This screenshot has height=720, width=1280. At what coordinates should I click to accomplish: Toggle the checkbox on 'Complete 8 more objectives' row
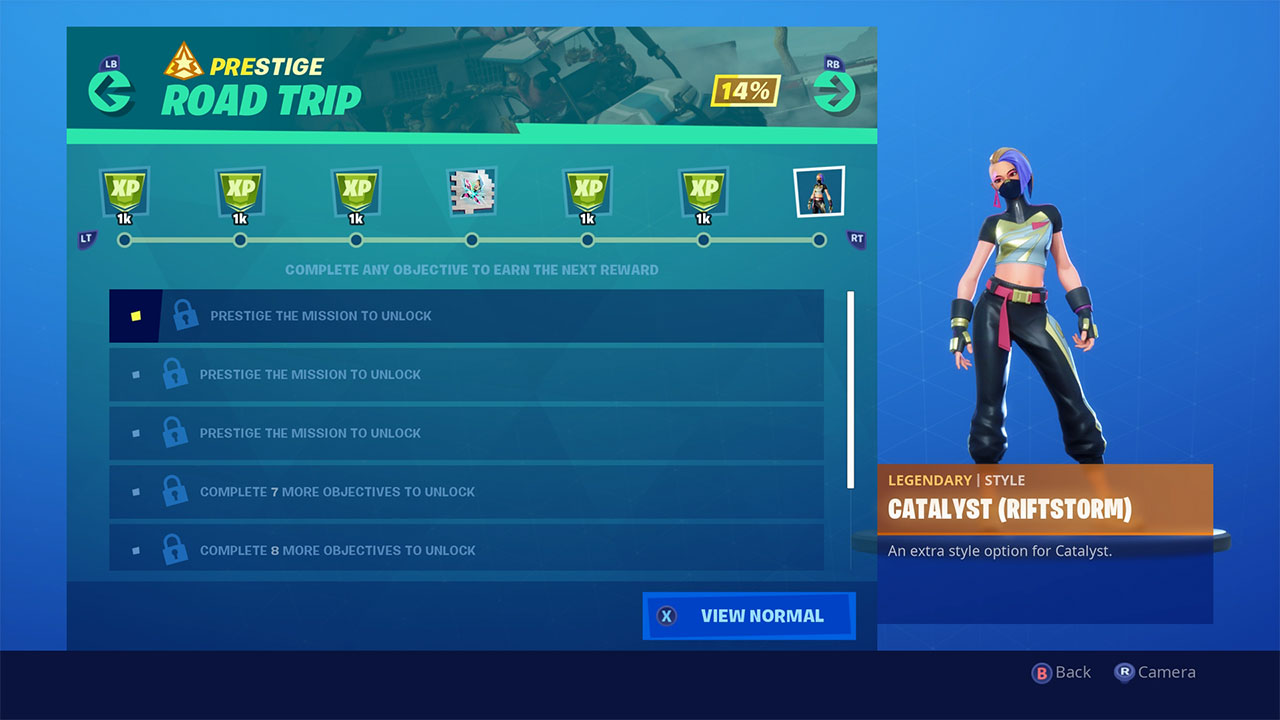point(135,548)
